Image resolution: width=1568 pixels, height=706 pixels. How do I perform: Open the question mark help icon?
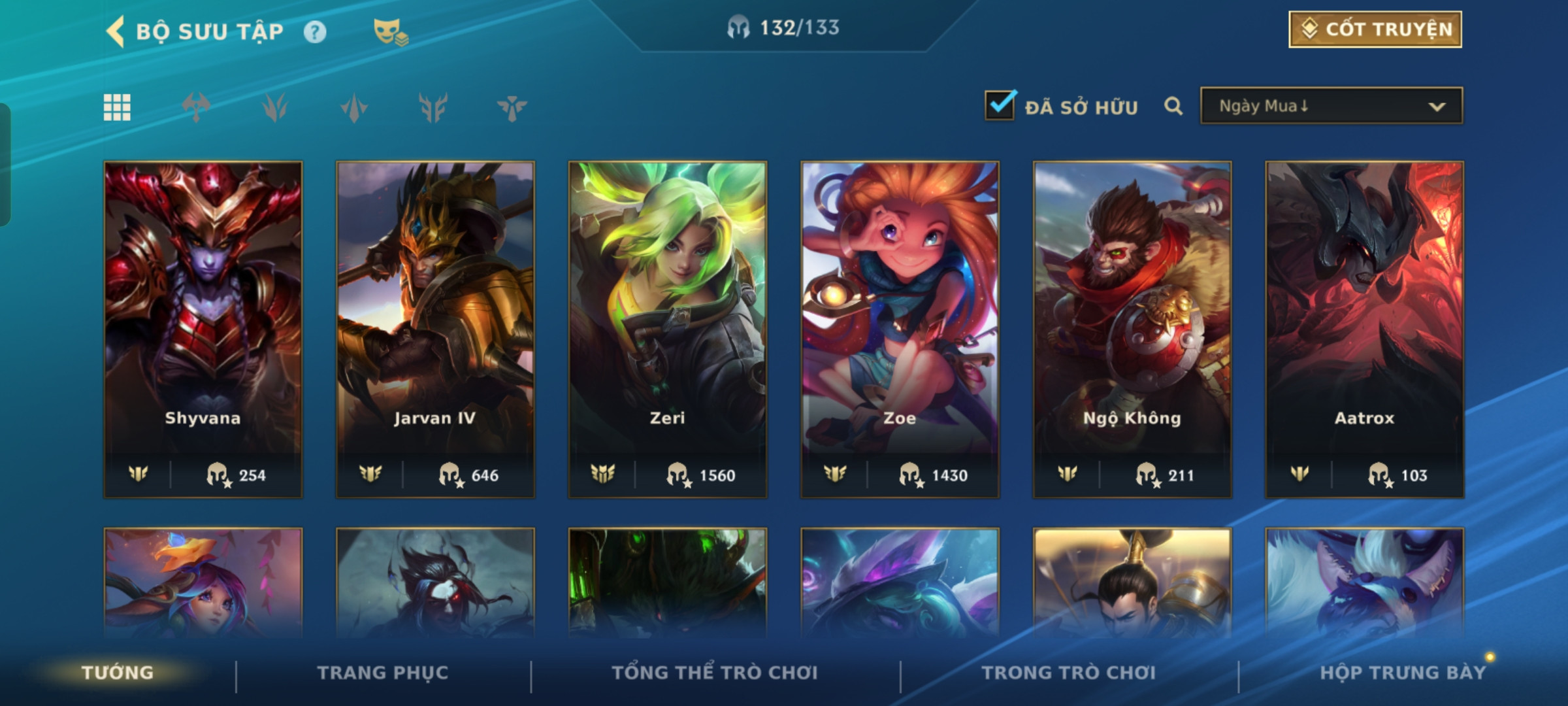tap(315, 31)
